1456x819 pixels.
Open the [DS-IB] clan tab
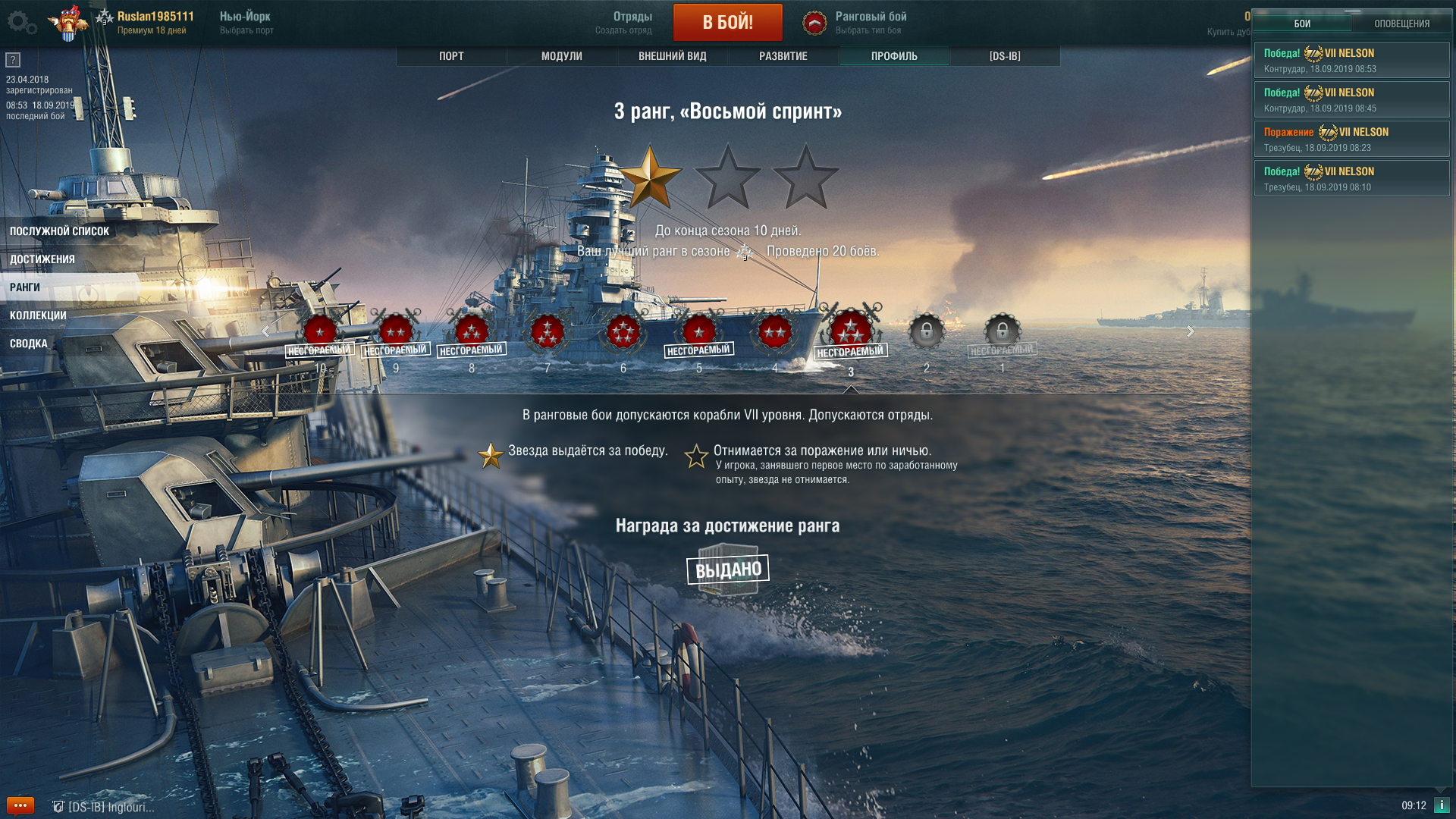point(1005,56)
